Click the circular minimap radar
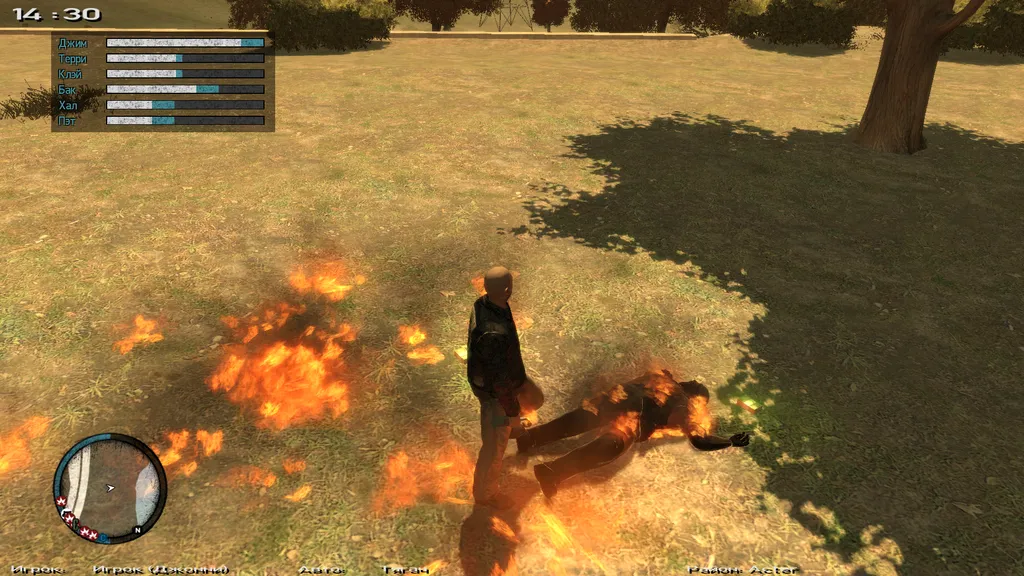 pyautogui.click(x=109, y=488)
